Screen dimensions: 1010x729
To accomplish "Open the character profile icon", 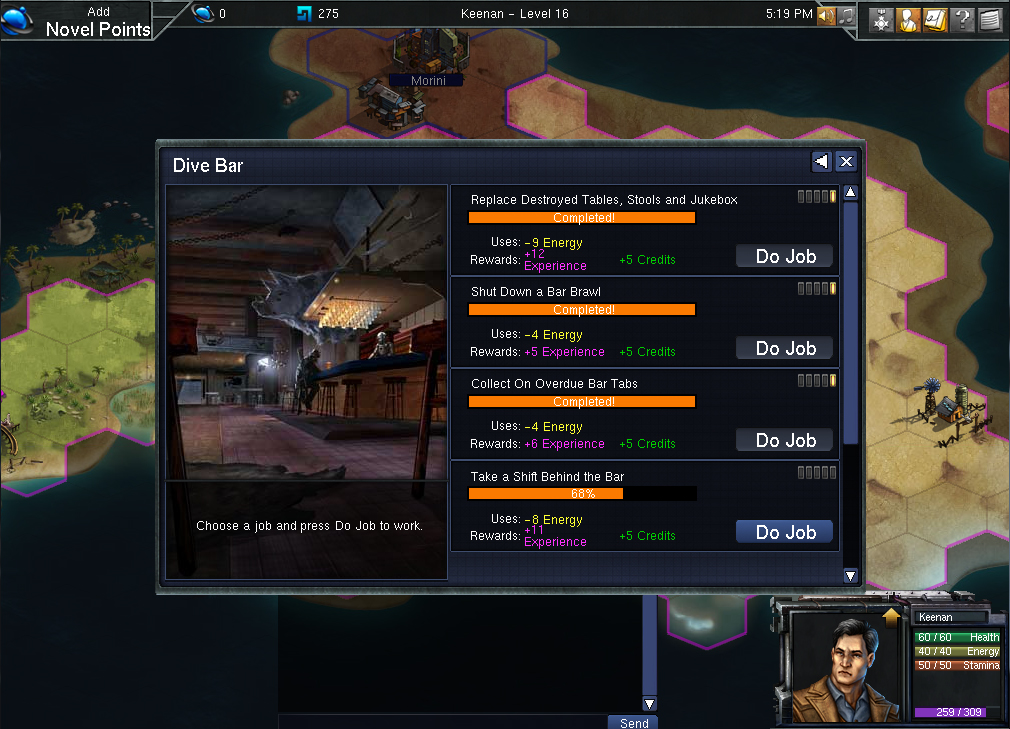I will 908,20.
